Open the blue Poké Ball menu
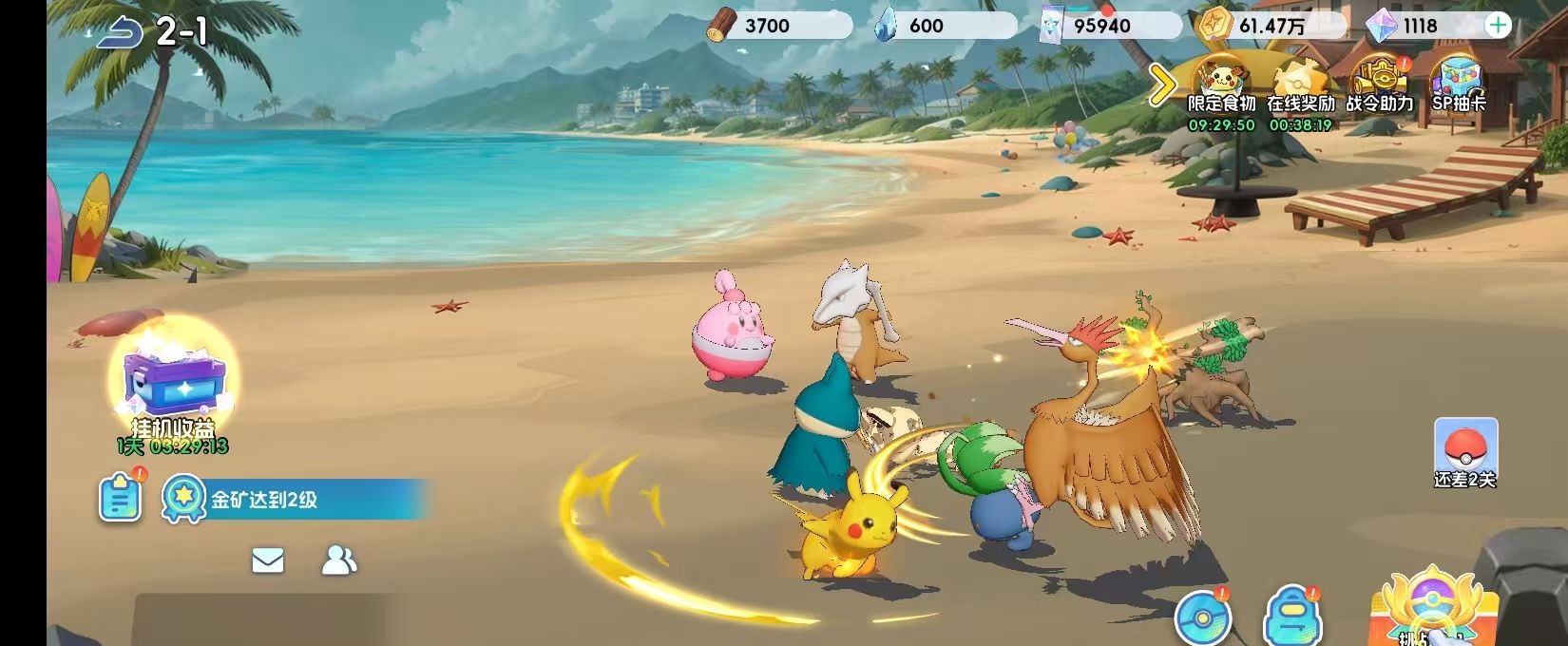Viewport: 1568px width, 646px height. 1201,617
